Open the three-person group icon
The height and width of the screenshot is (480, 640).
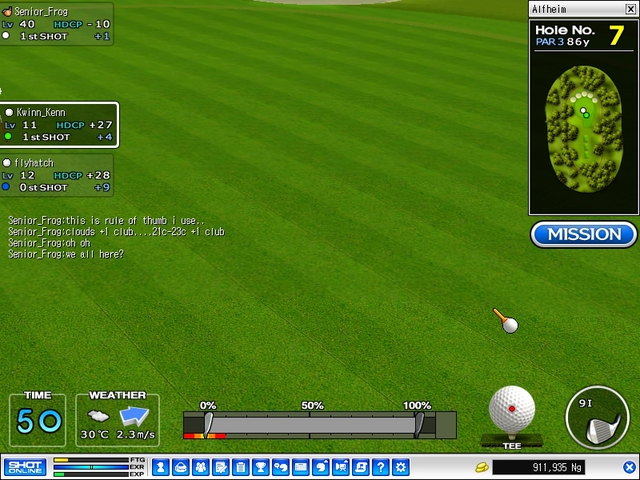(x=200, y=467)
